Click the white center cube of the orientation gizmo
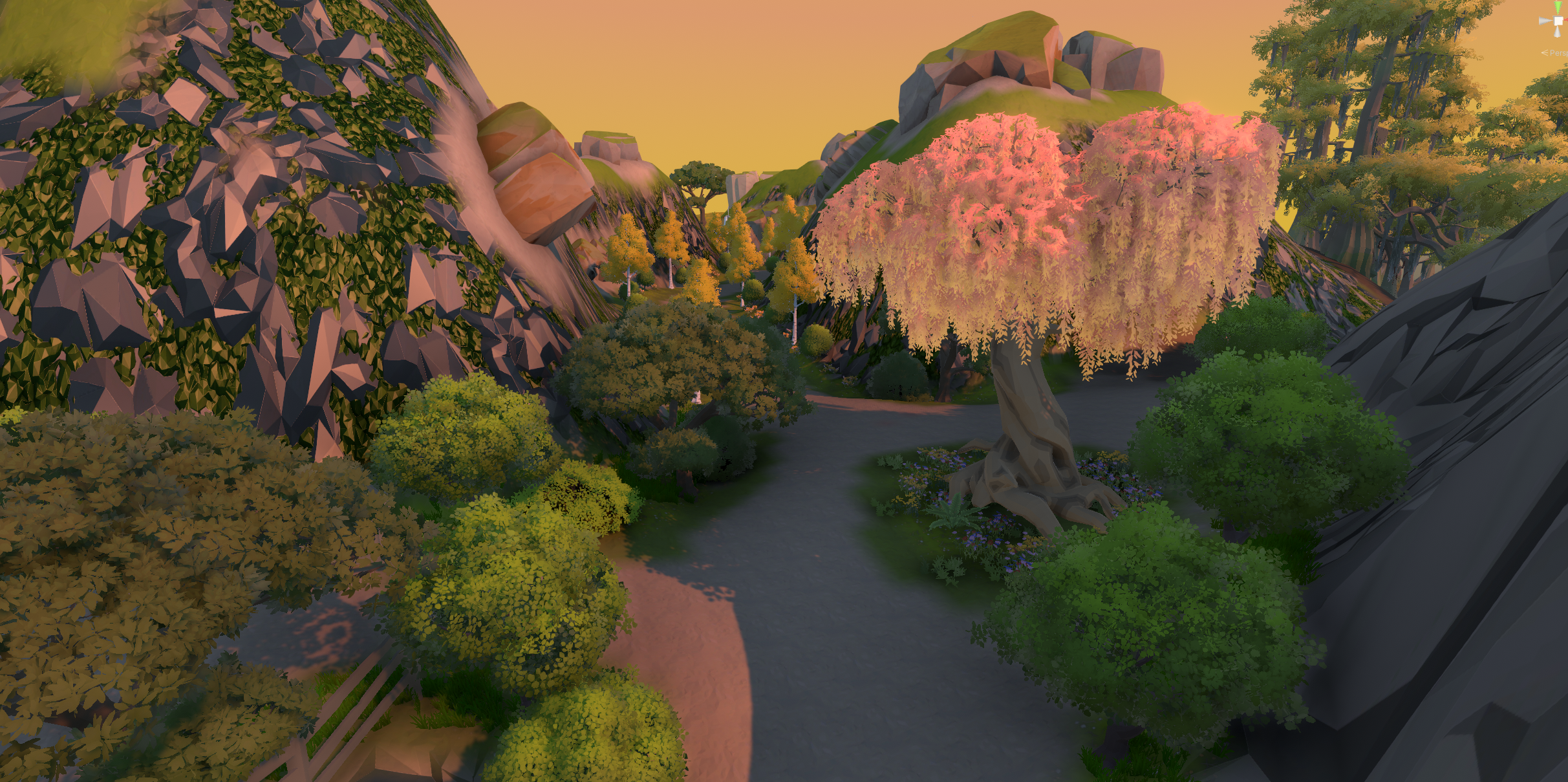The width and height of the screenshot is (1568, 782). pyautogui.click(x=1558, y=22)
